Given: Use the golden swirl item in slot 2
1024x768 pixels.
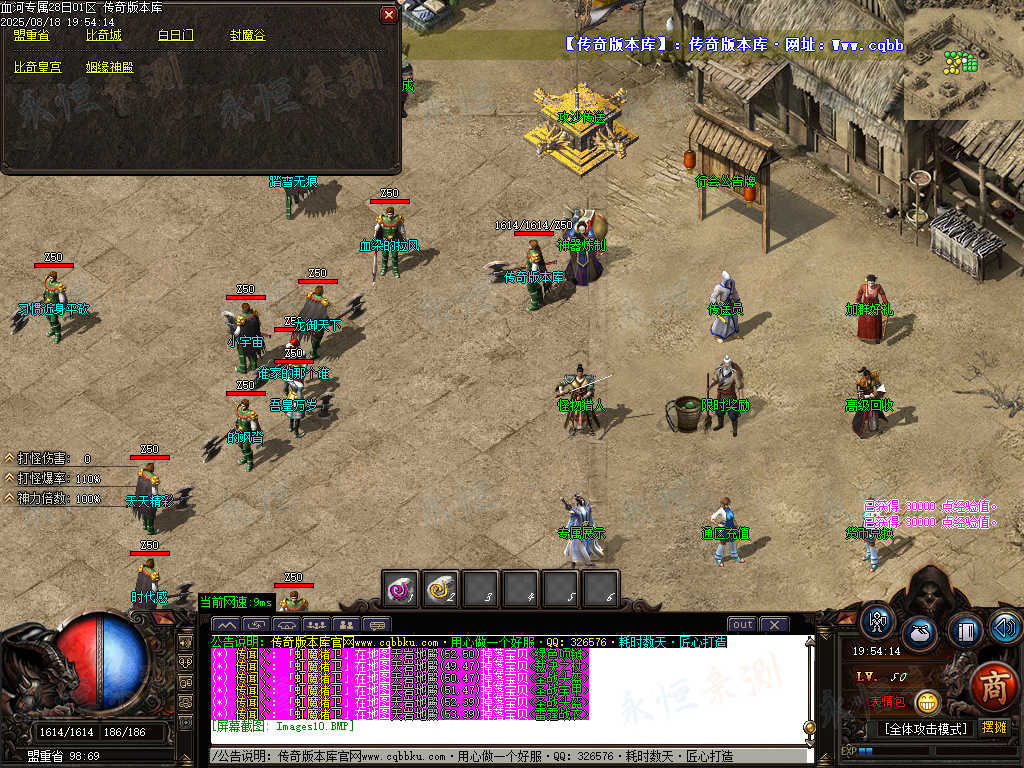Looking at the screenshot, I should tap(441, 590).
